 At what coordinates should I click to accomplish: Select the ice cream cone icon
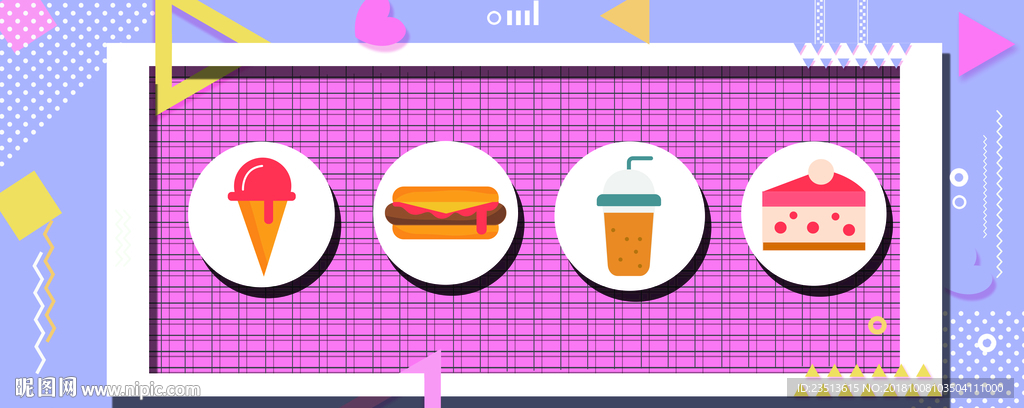coord(262,214)
